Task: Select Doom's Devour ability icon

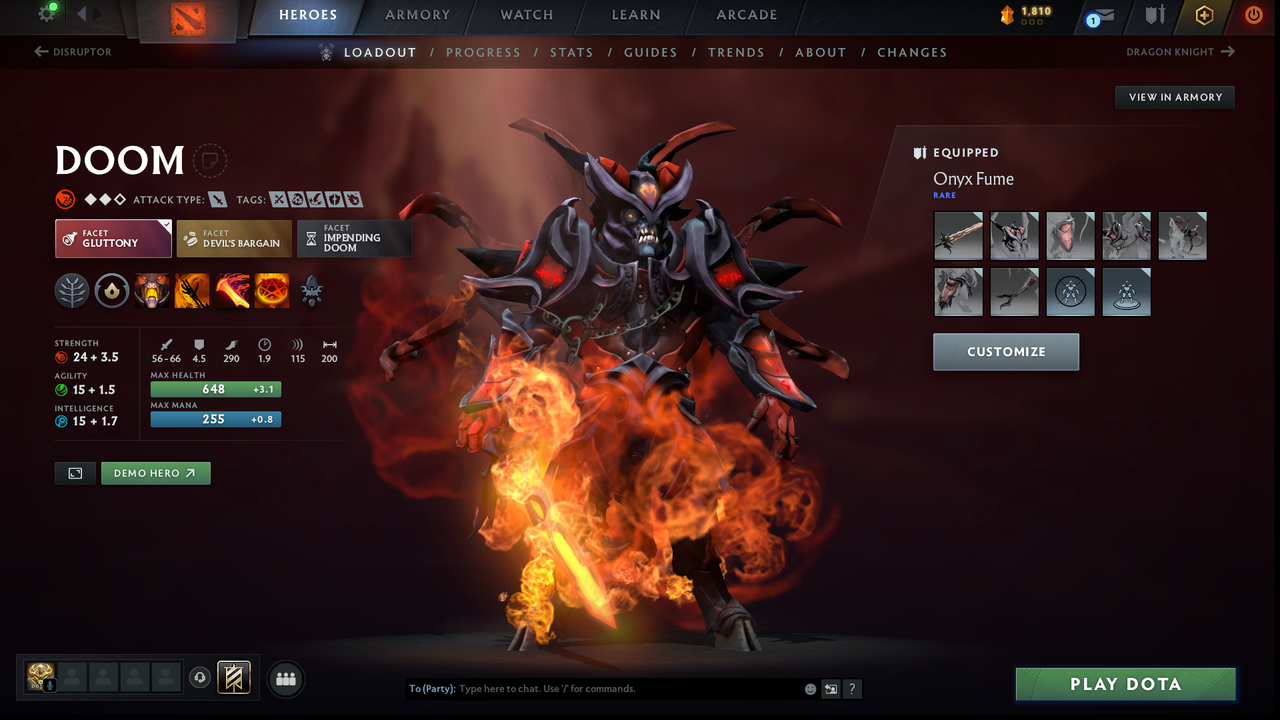Action: pyautogui.click(x=152, y=290)
